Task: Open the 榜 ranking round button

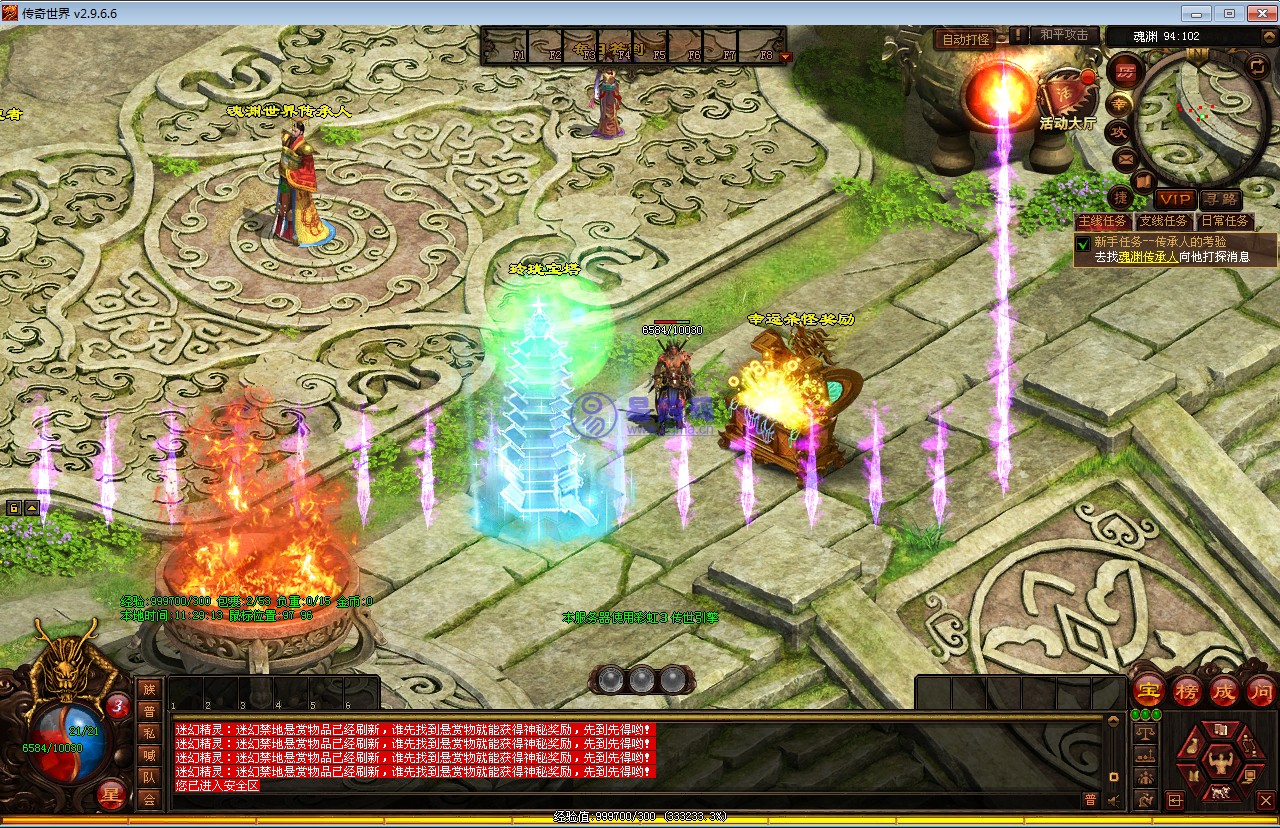Action: [1186, 690]
